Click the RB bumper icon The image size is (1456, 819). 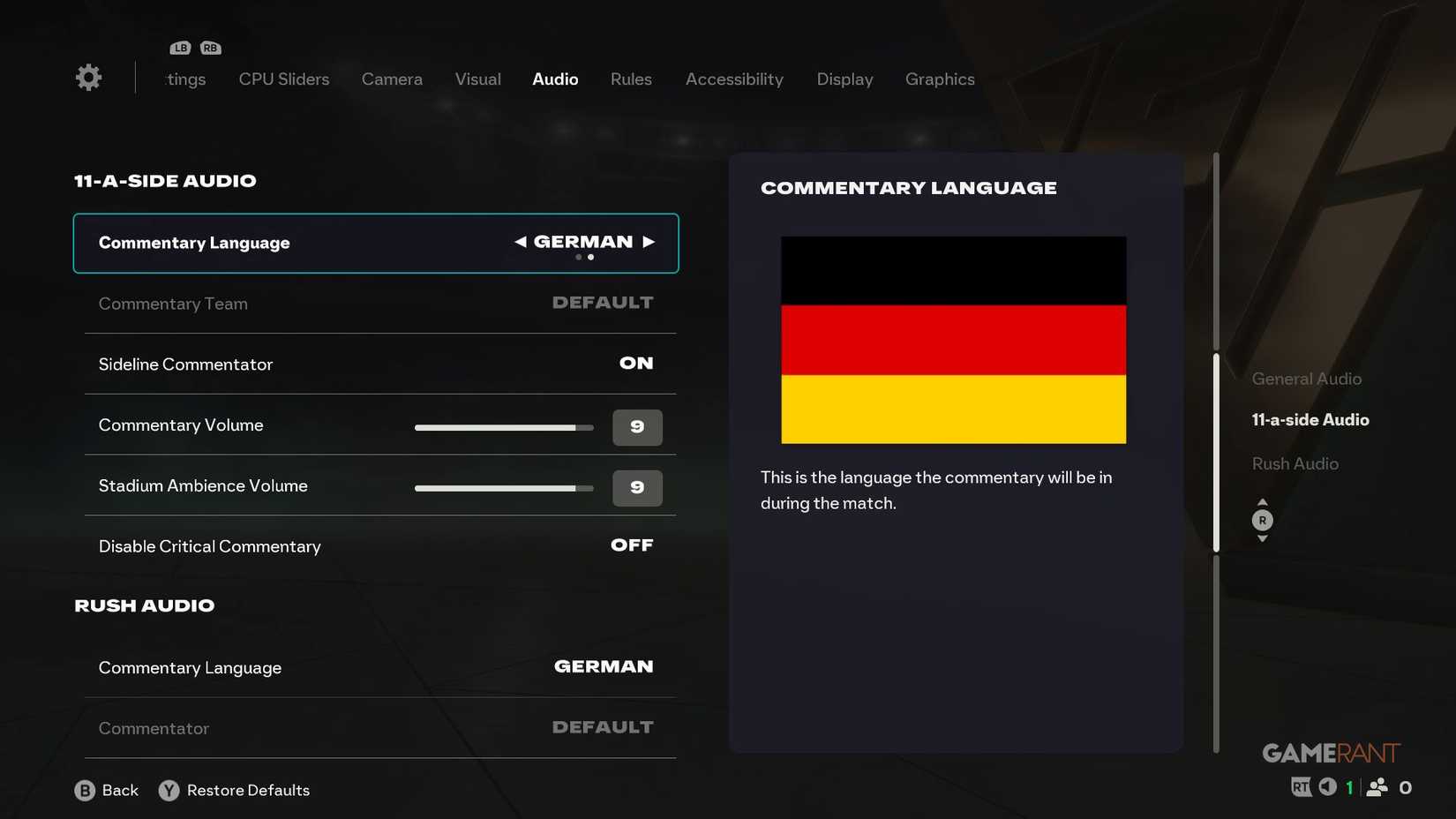click(x=210, y=47)
